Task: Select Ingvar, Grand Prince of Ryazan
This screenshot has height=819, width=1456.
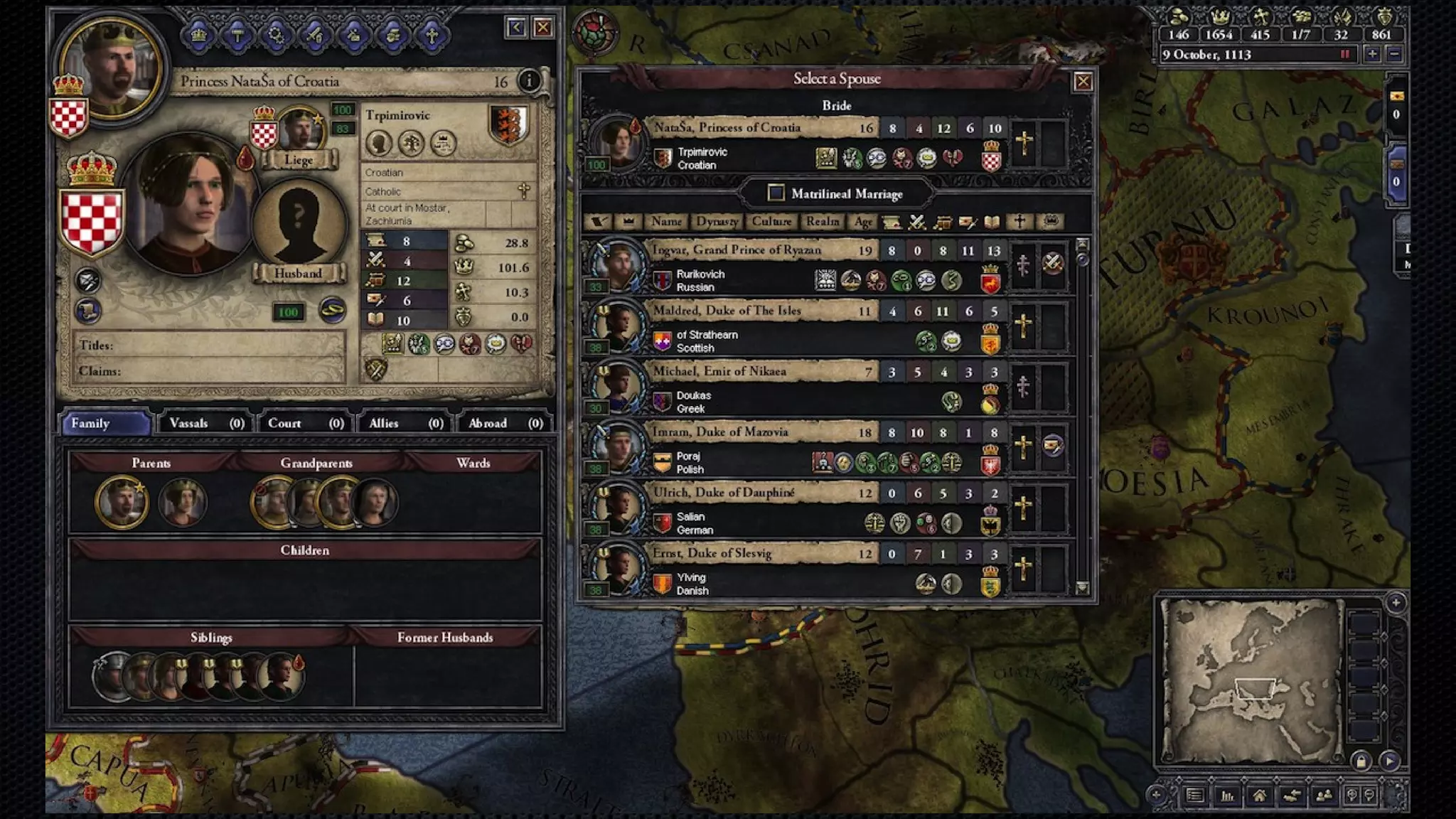Action: (735, 250)
